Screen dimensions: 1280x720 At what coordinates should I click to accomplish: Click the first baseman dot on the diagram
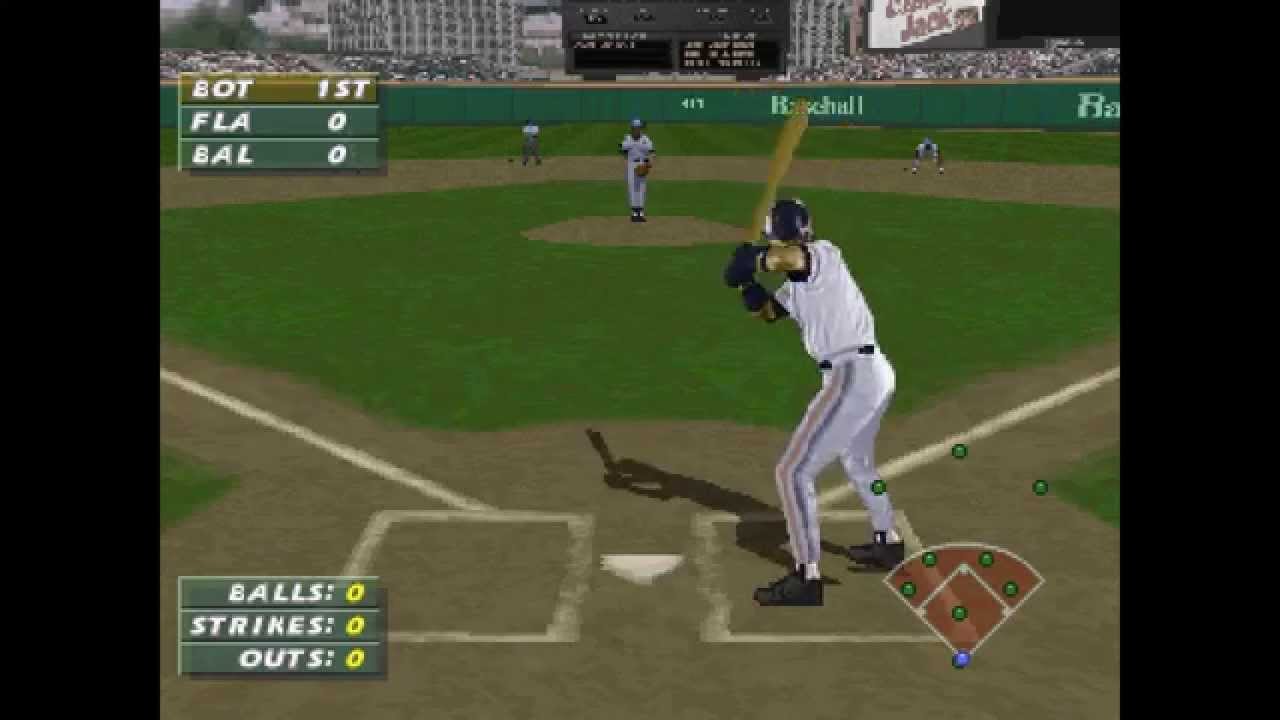point(1009,588)
